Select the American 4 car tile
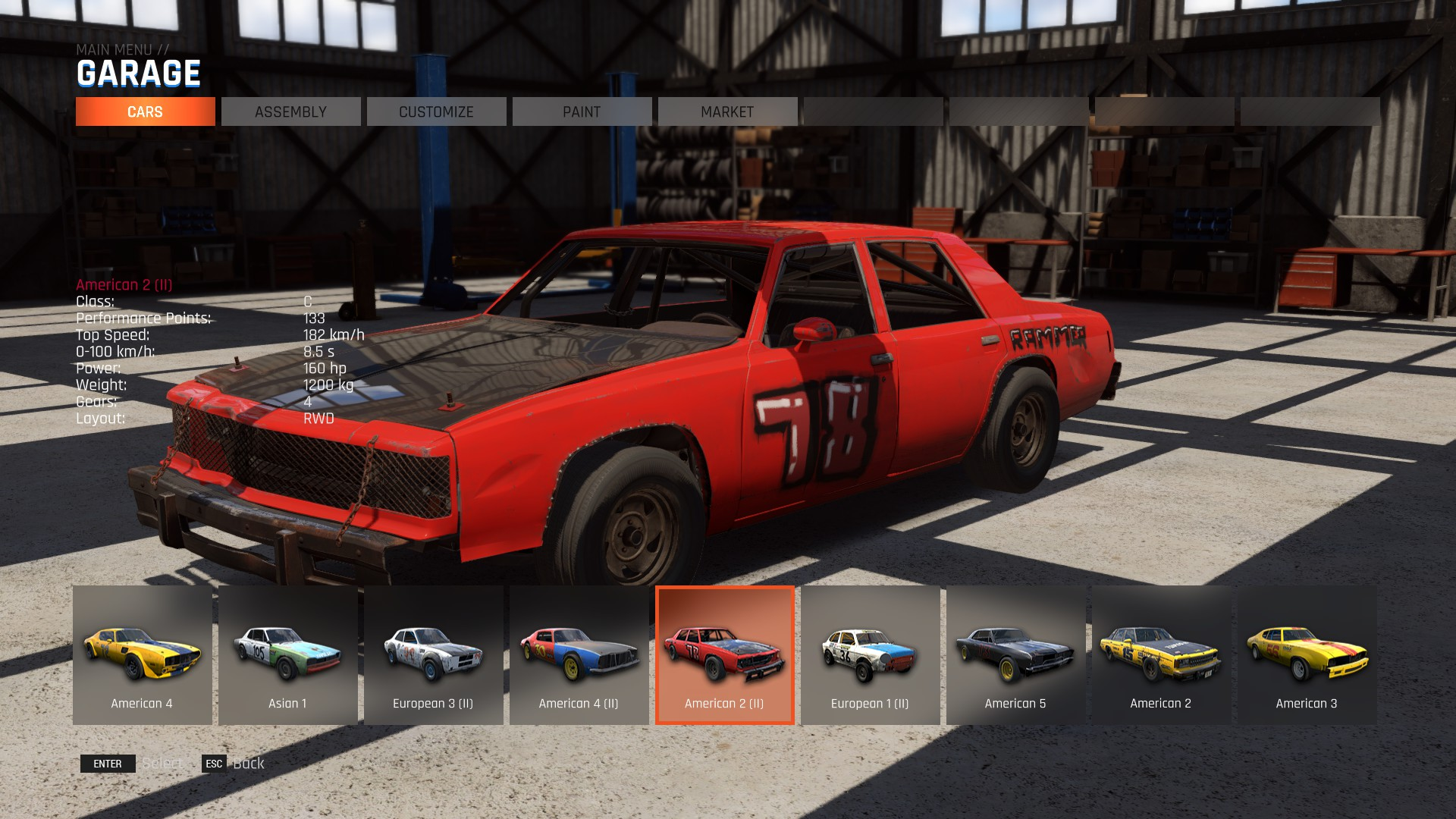Screen dimensions: 1456x819 tap(142, 654)
